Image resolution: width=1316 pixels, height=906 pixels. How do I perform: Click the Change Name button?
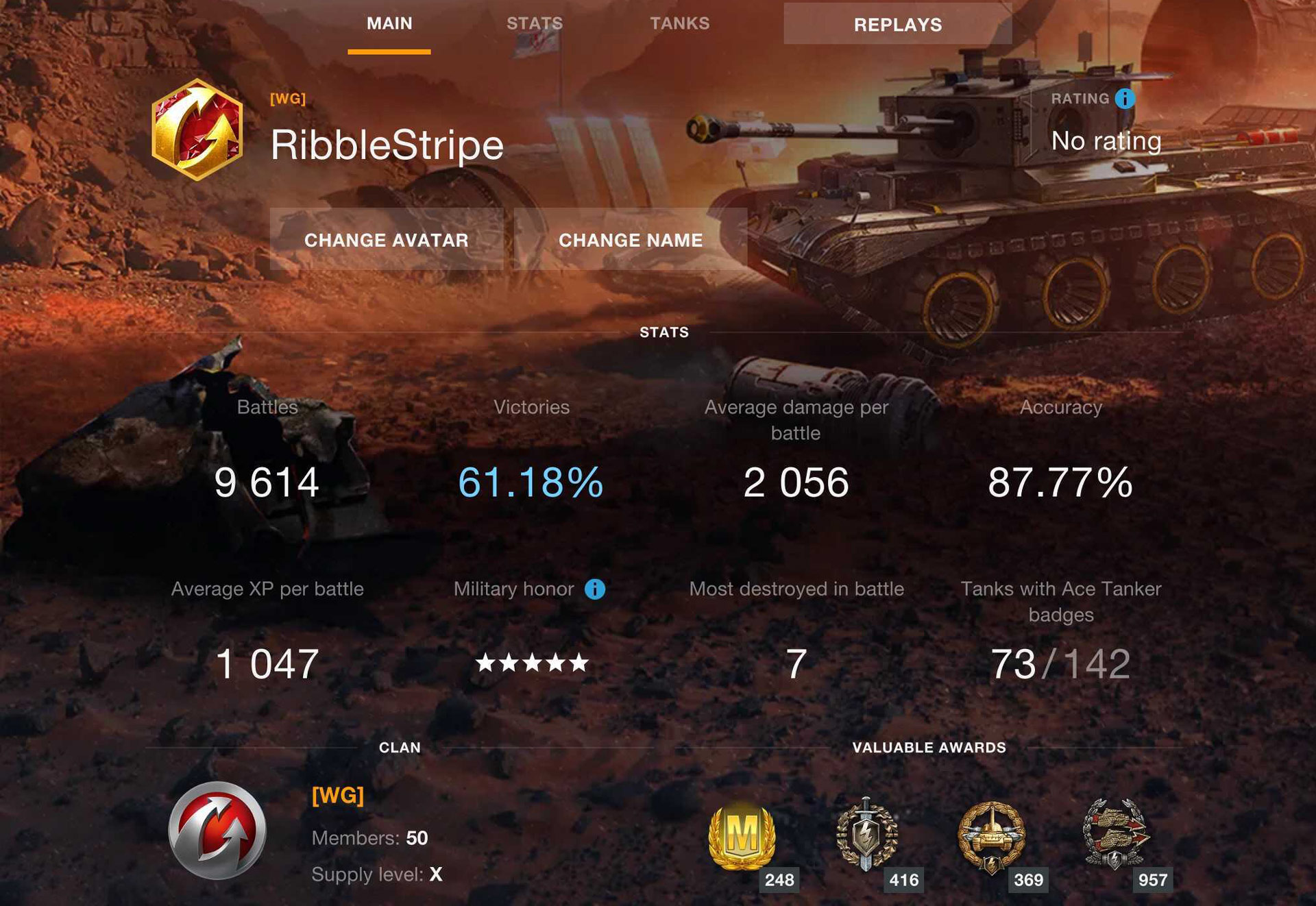[631, 240]
